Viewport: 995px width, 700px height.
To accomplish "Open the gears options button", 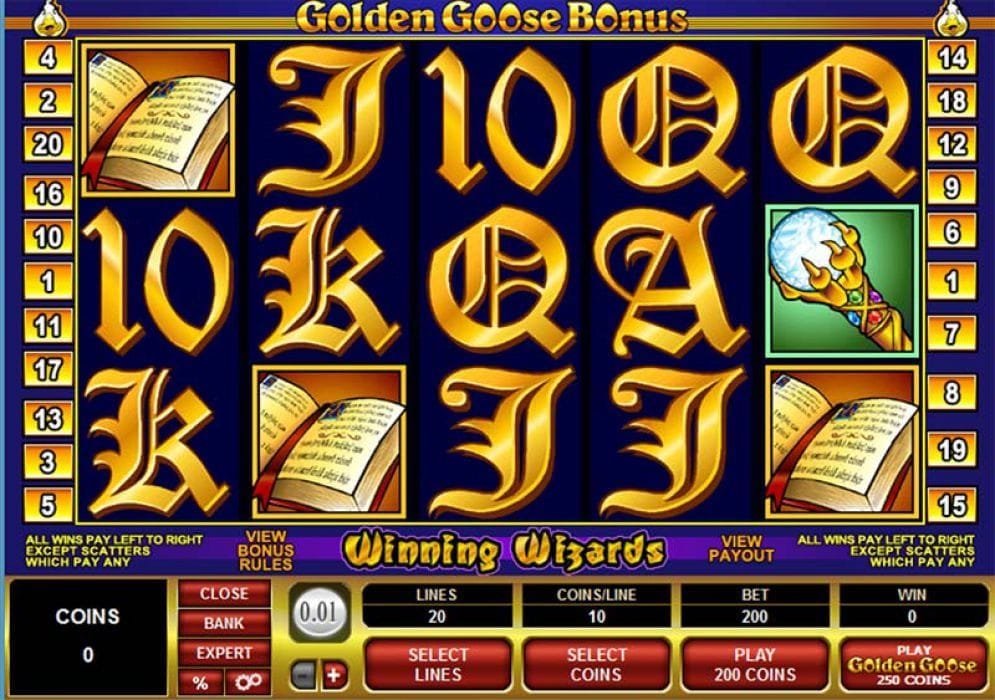I will [x=246, y=682].
